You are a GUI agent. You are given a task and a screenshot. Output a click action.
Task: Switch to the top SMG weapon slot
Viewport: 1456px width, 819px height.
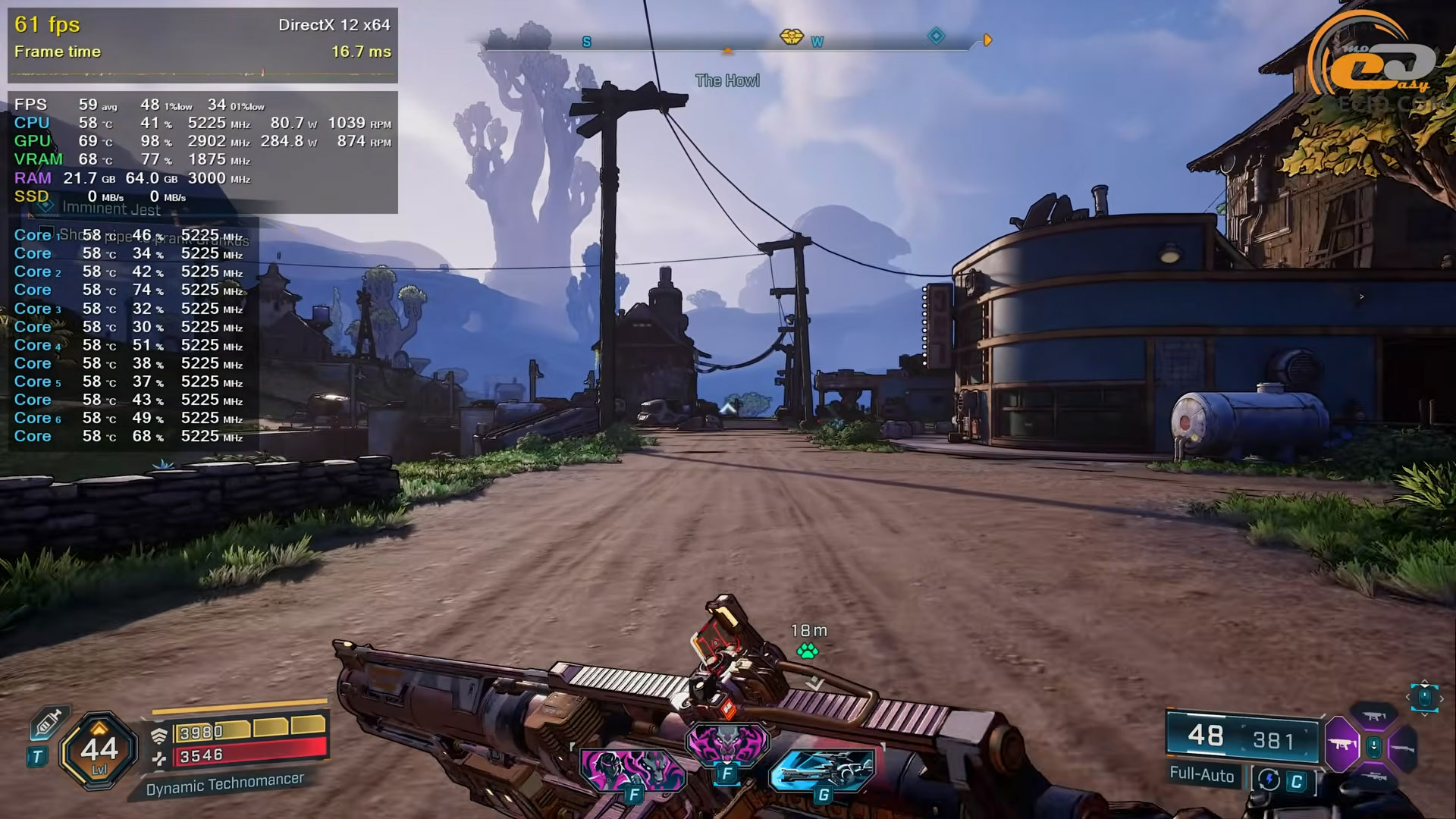(1374, 716)
